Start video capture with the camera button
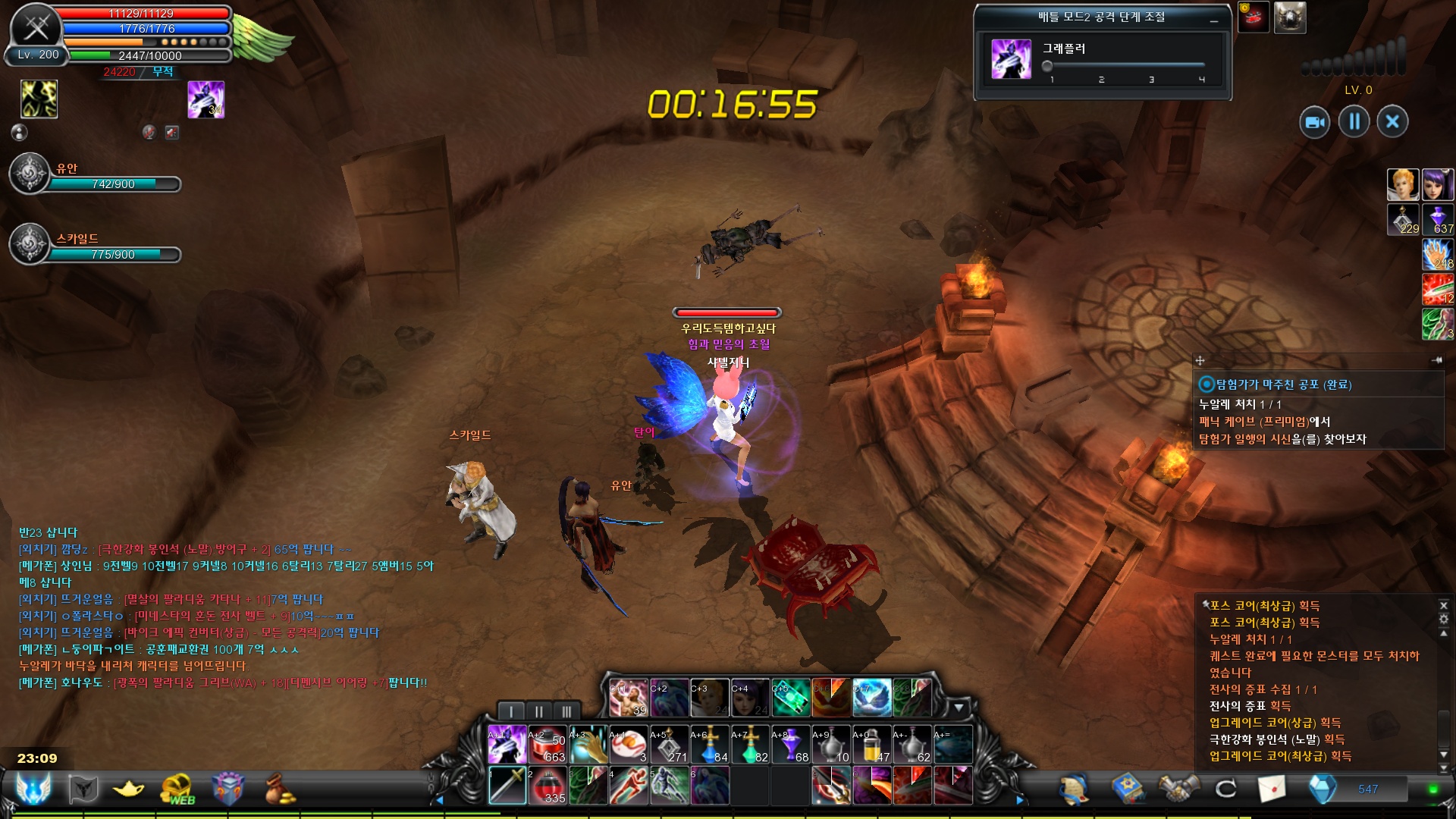 pos(1314,122)
